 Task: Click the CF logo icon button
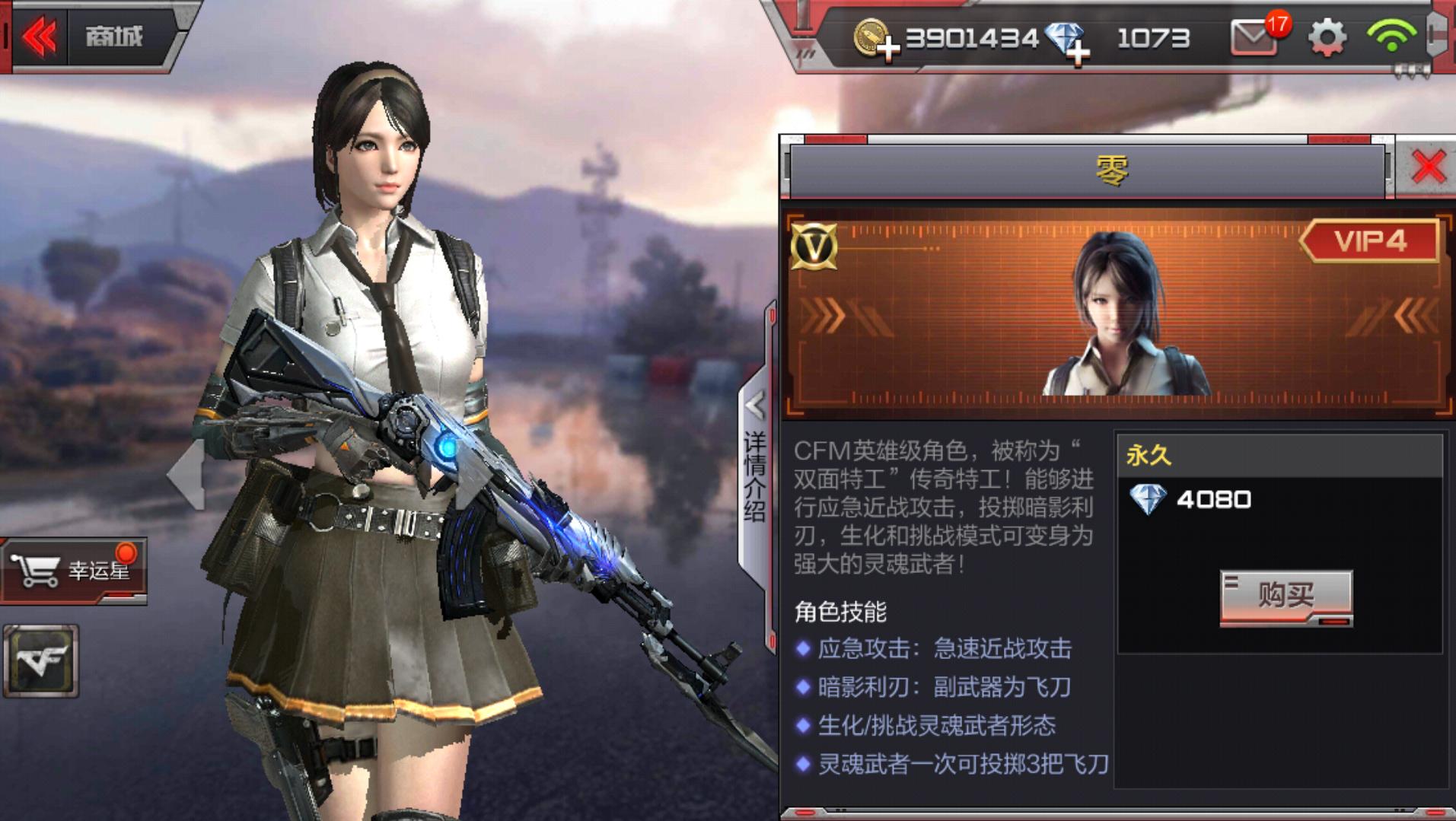(x=41, y=660)
